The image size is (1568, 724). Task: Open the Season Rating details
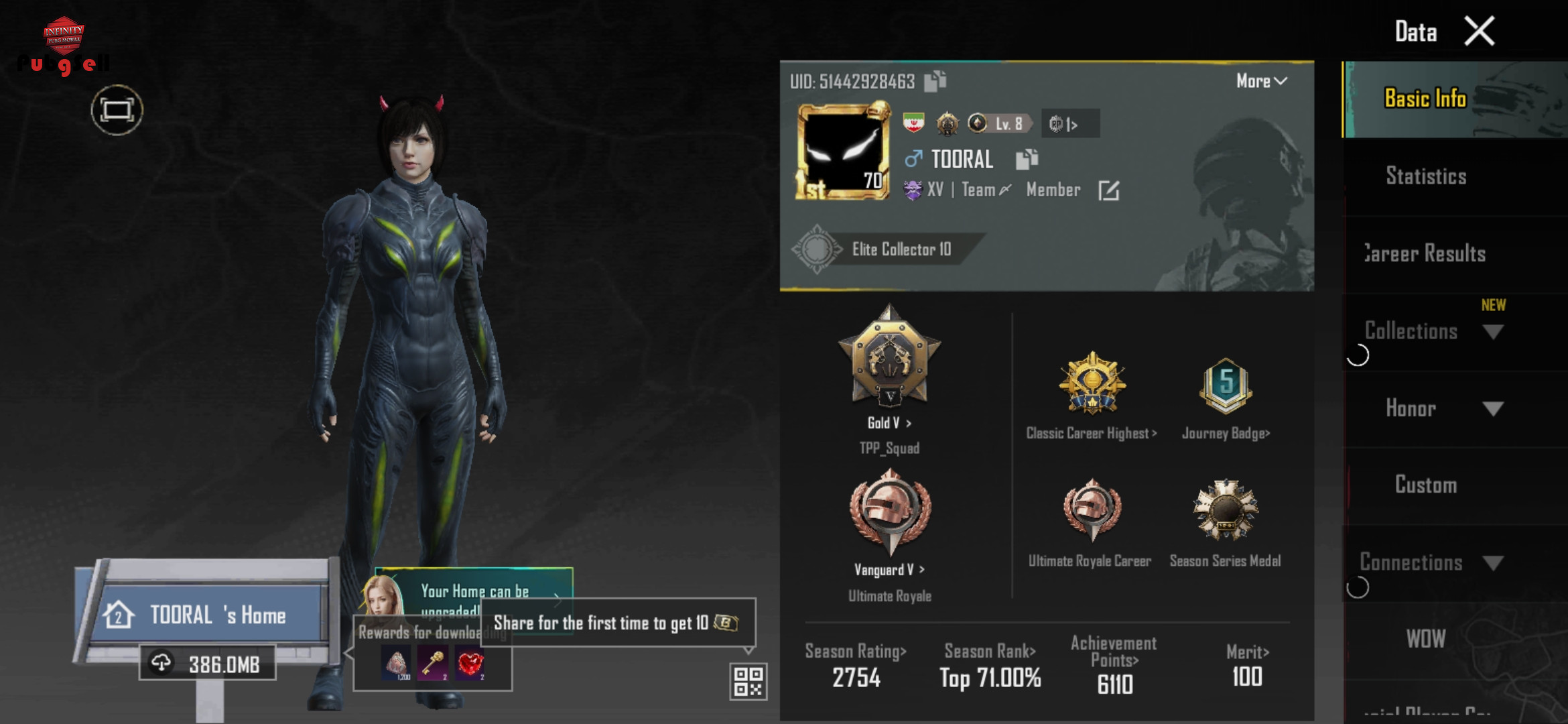[x=856, y=652]
